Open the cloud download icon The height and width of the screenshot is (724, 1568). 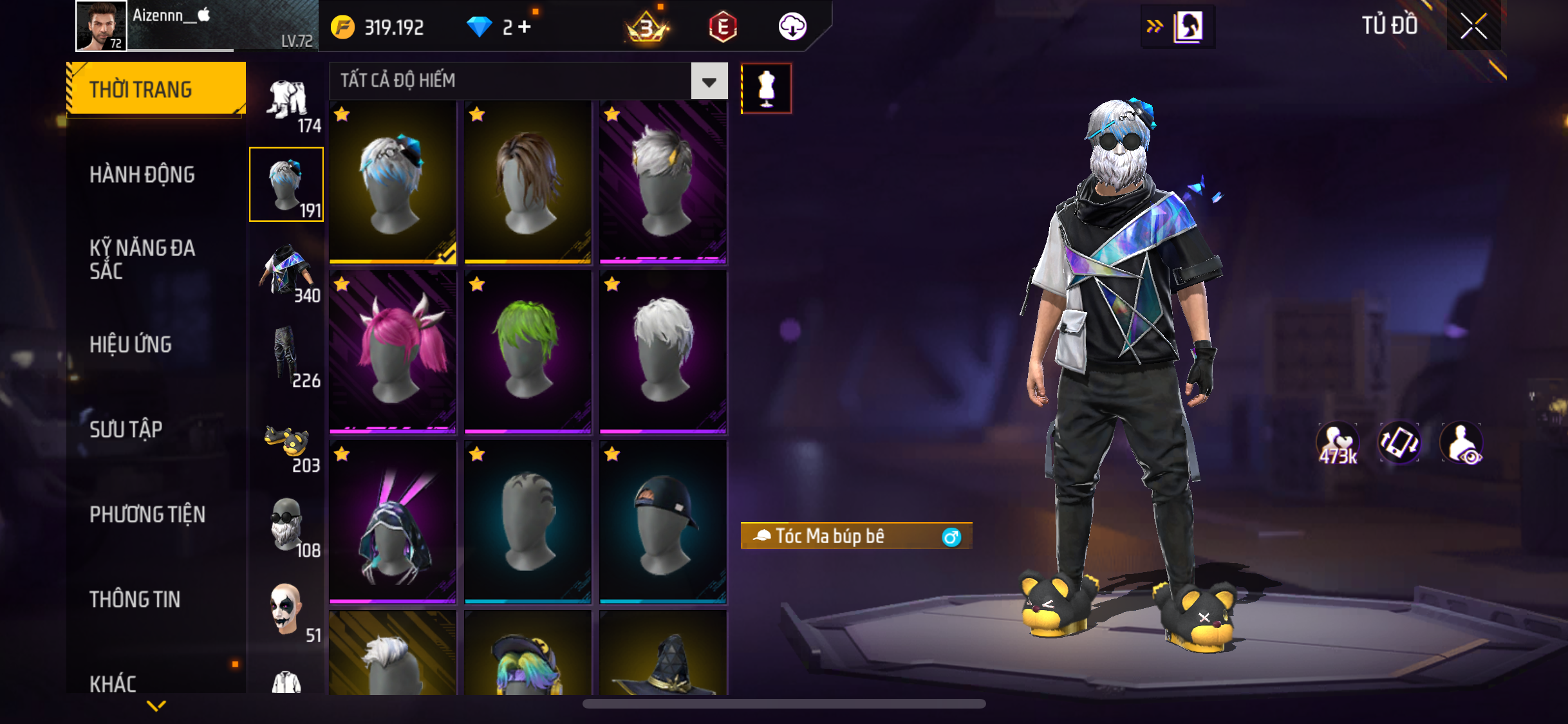[x=792, y=27]
